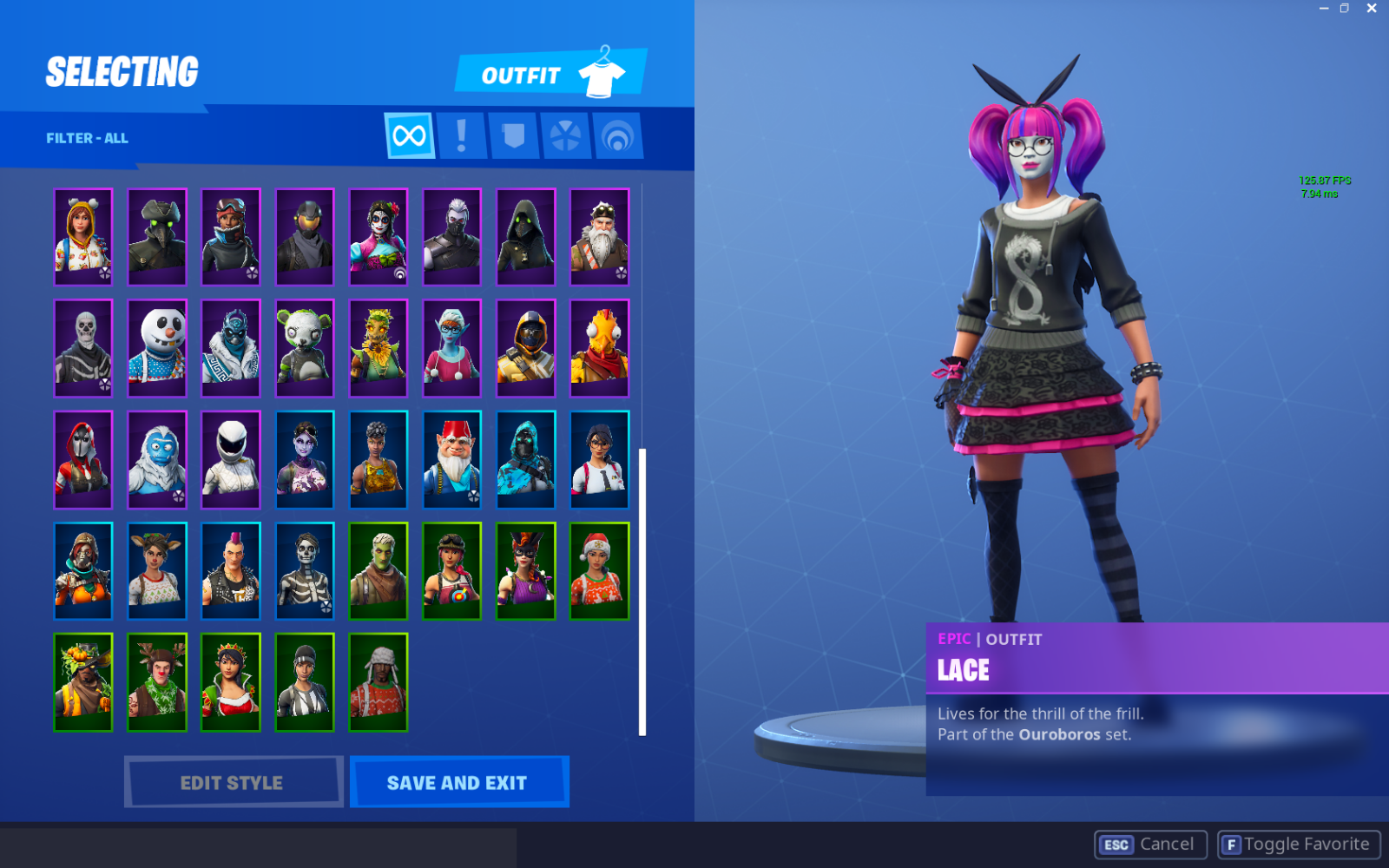Click the ESC key icon beside Cancel
1389x868 pixels.
click(1116, 844)
